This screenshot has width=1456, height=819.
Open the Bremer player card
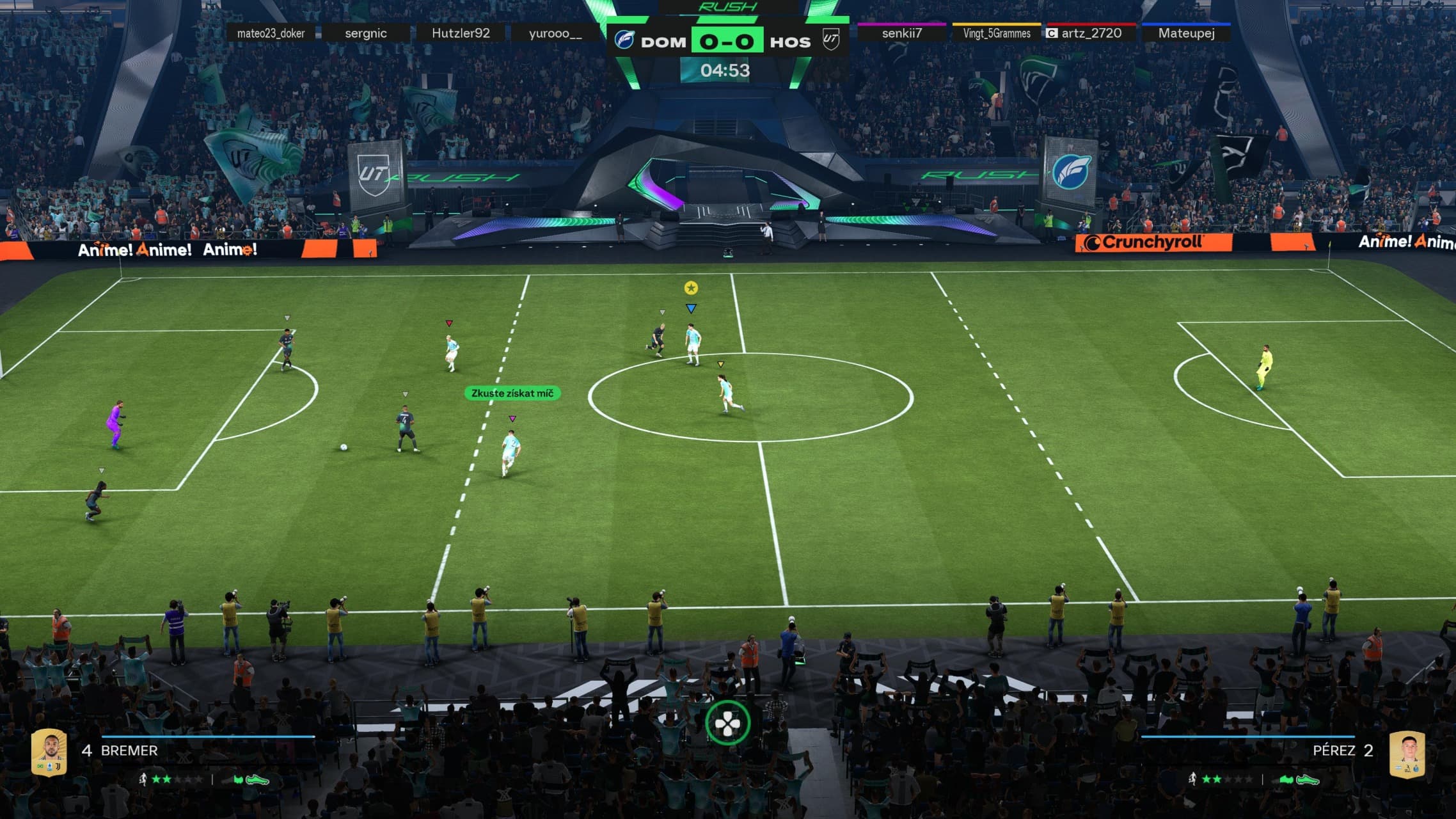(x=50, y=752)
